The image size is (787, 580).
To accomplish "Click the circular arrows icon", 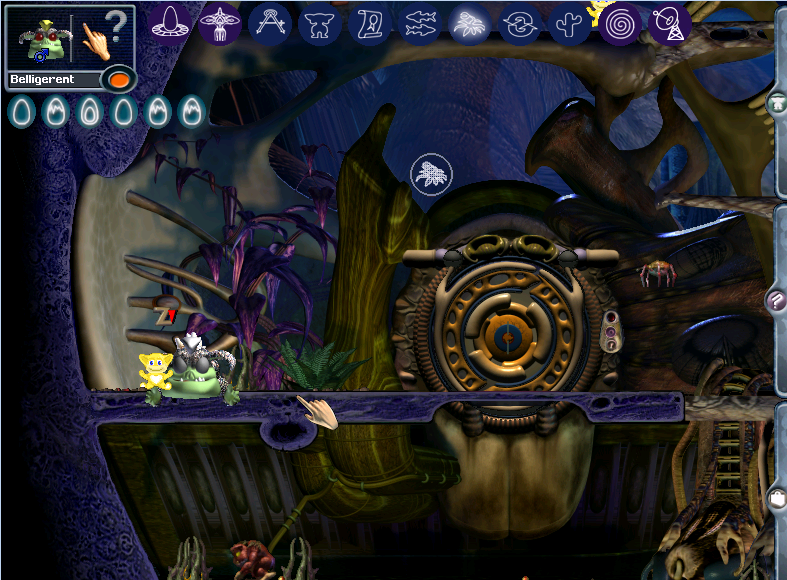I will pyautogui.click(x=520, y=22).
